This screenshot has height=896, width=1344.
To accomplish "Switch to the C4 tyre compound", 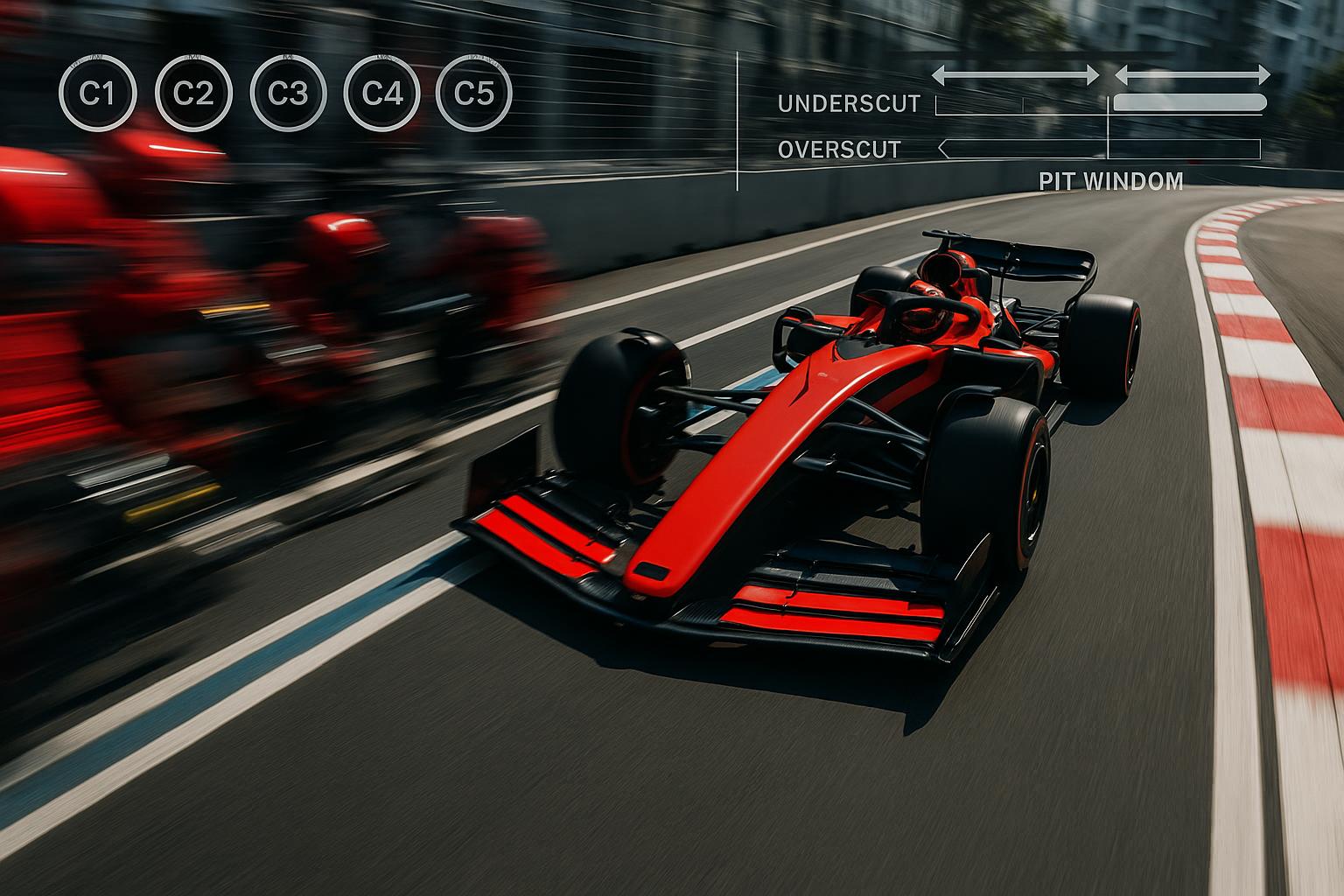I will coord(382,93).
